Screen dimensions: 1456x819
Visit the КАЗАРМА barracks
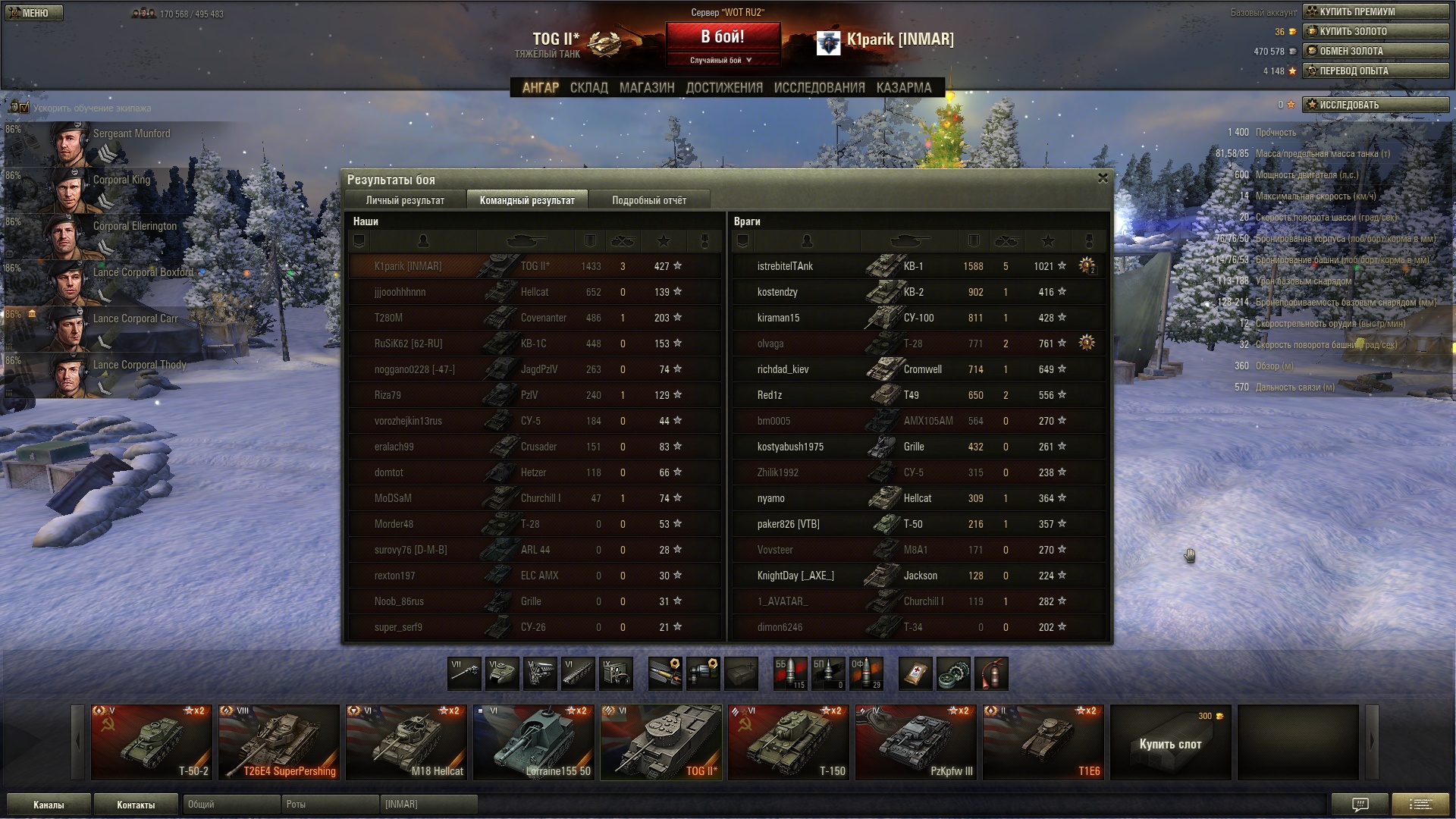pyautogui.click(x=903, y=88)
